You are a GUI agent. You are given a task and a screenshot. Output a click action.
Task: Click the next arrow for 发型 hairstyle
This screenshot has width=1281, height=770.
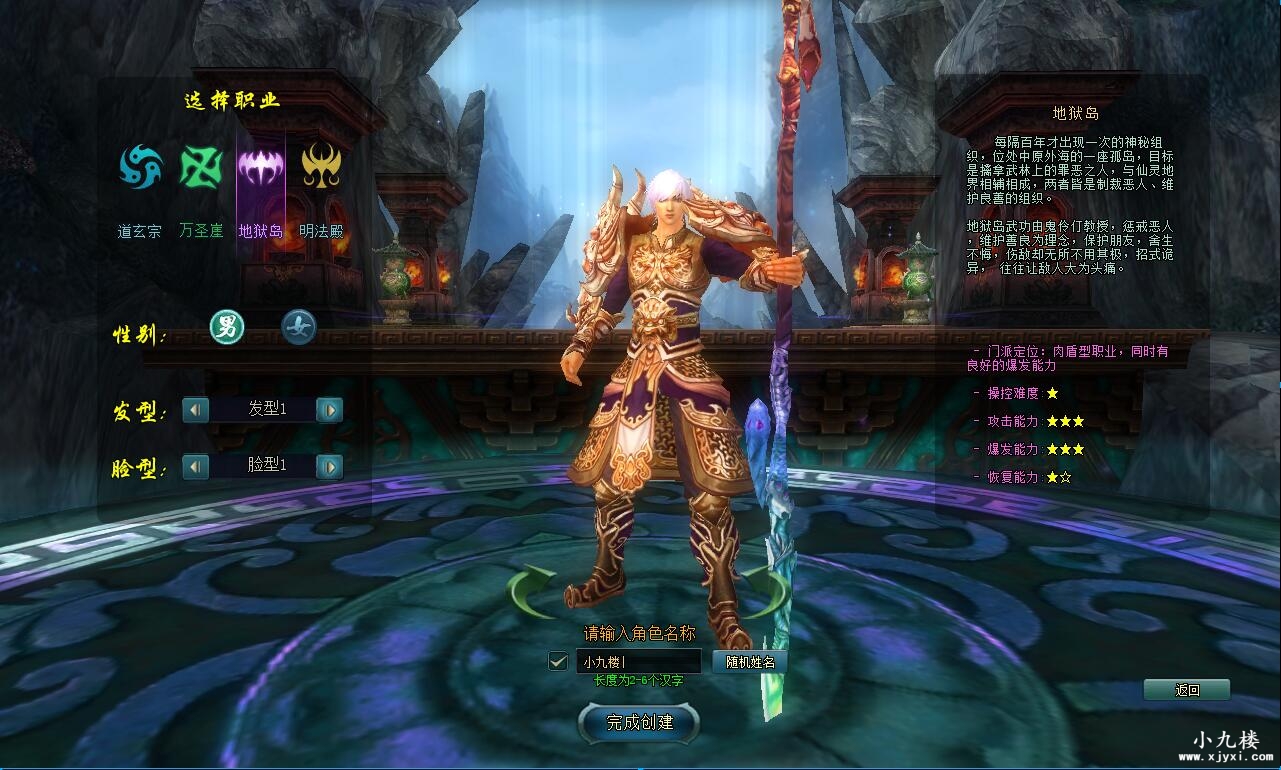(330, 410)
